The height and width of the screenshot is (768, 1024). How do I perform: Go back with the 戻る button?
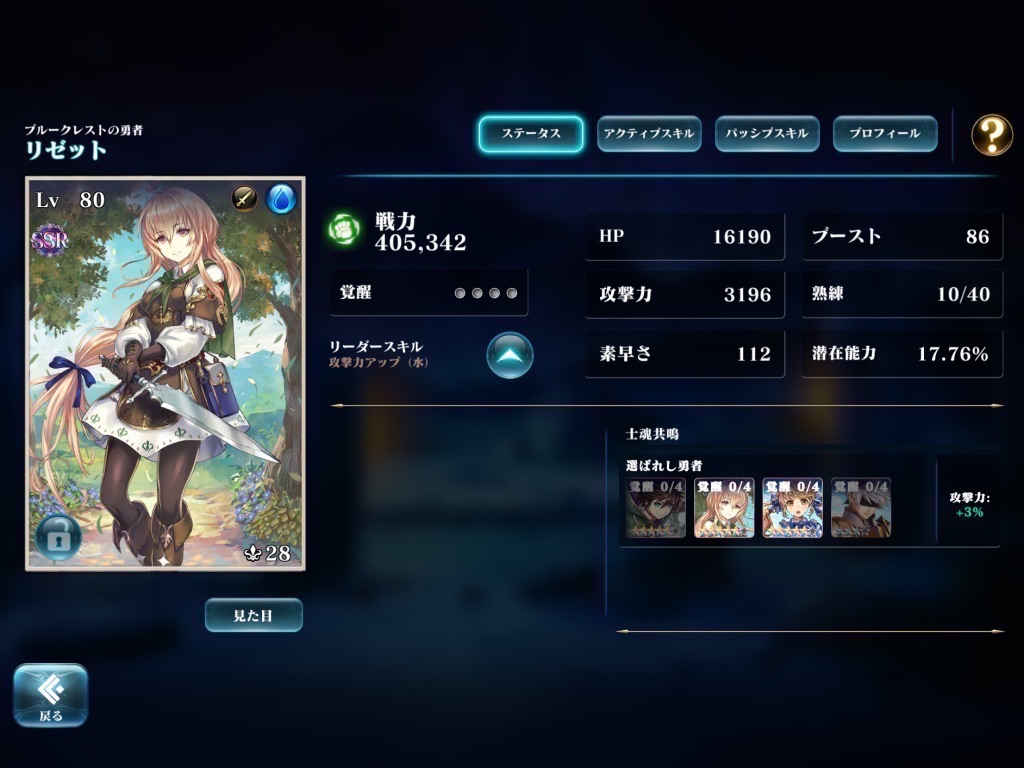tap(50, 695)
